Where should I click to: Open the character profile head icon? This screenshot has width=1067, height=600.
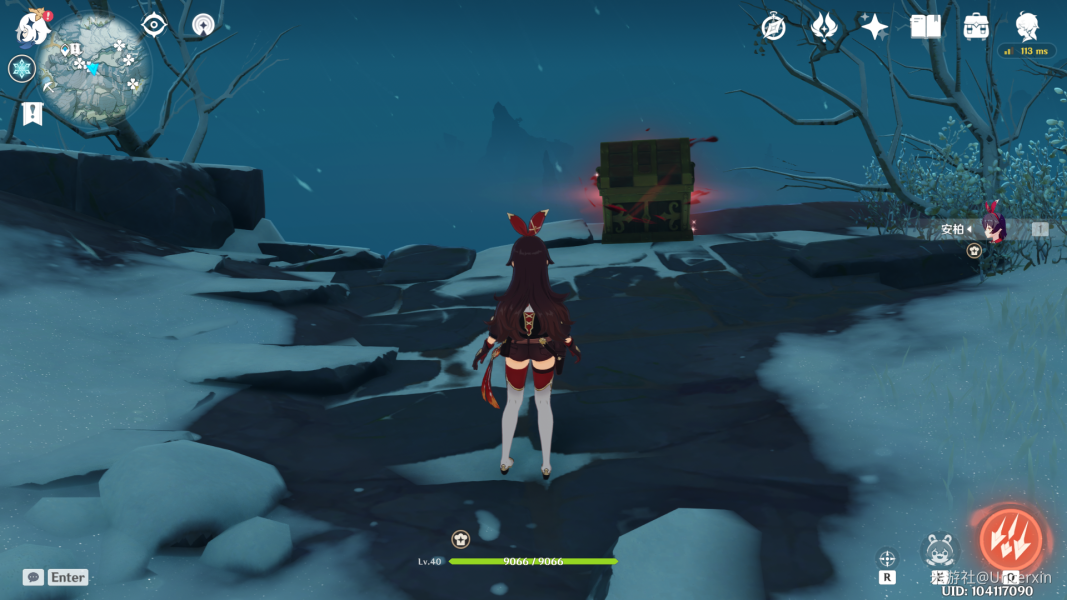coord(1027,26)
